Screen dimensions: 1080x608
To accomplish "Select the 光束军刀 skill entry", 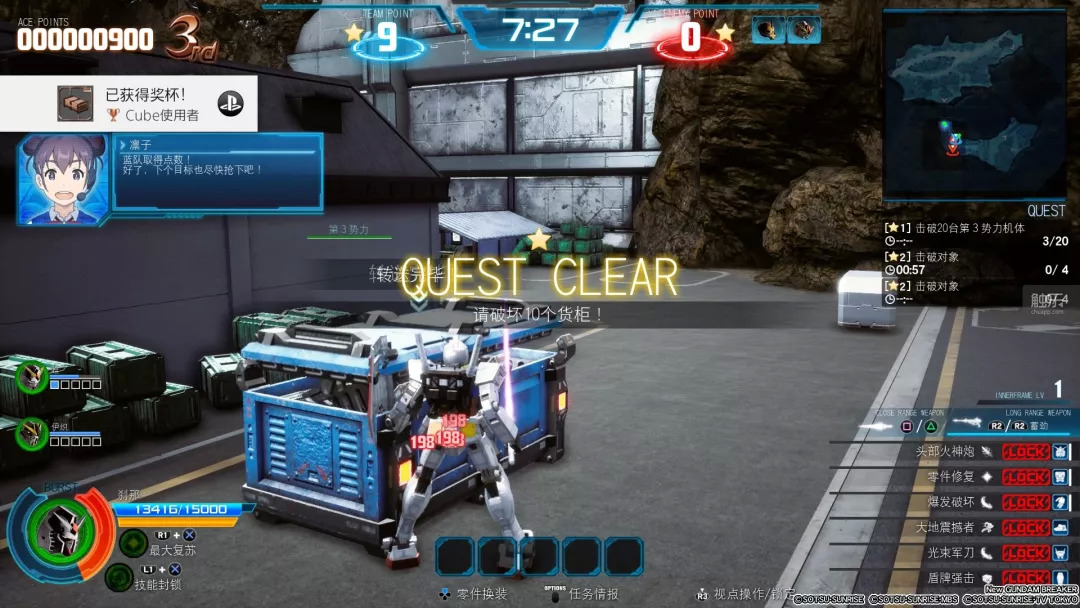I will 958,553.
